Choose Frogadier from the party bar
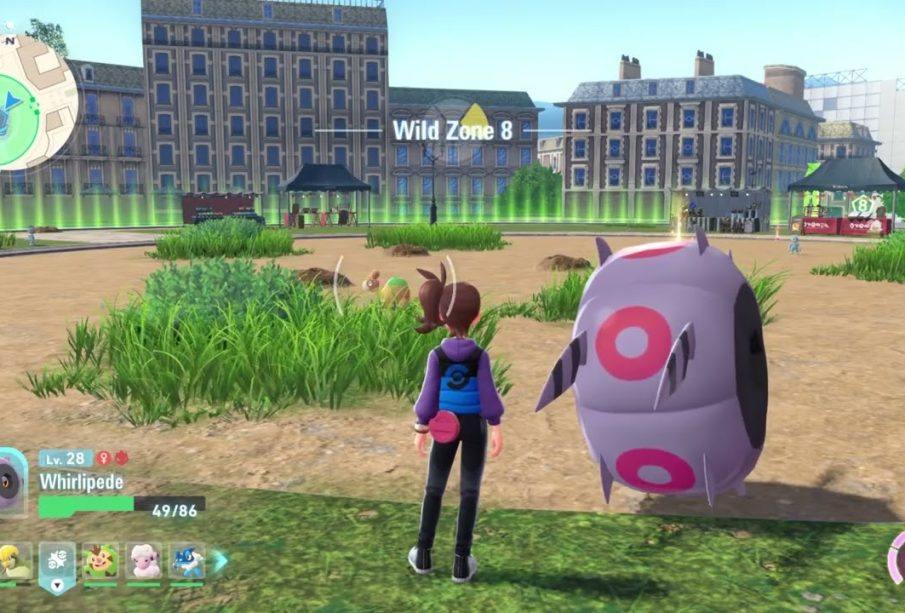Viewport: 905px width, 613px height. (x=186, y=561)
